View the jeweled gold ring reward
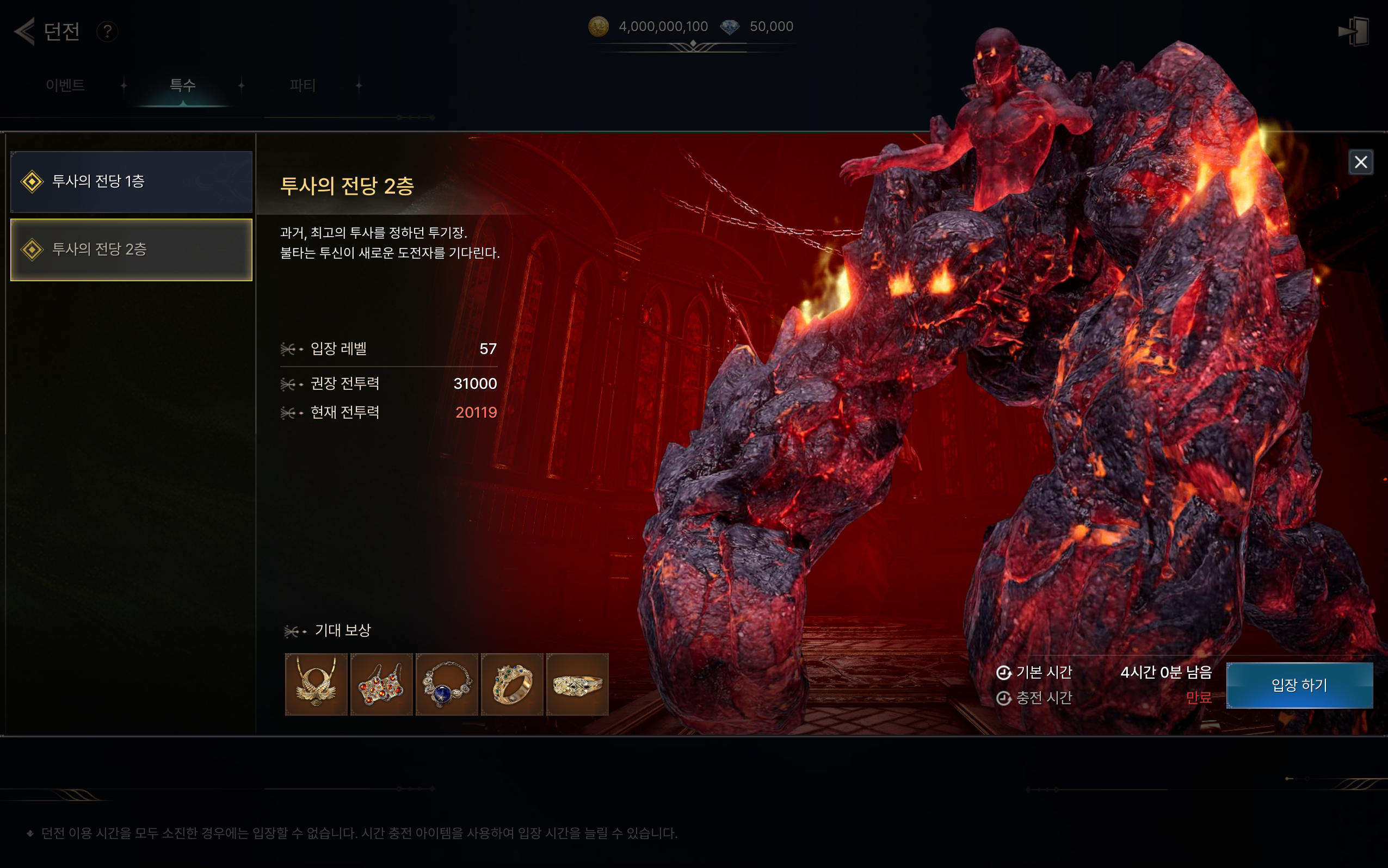 tap(511, 684)
